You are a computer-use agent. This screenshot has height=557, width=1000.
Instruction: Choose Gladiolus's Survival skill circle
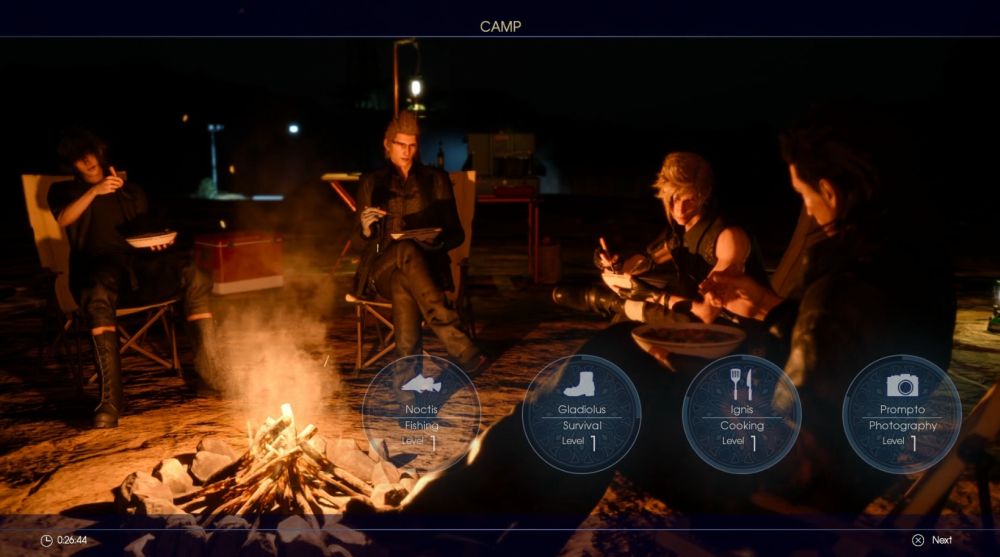(x=581, y=413)
